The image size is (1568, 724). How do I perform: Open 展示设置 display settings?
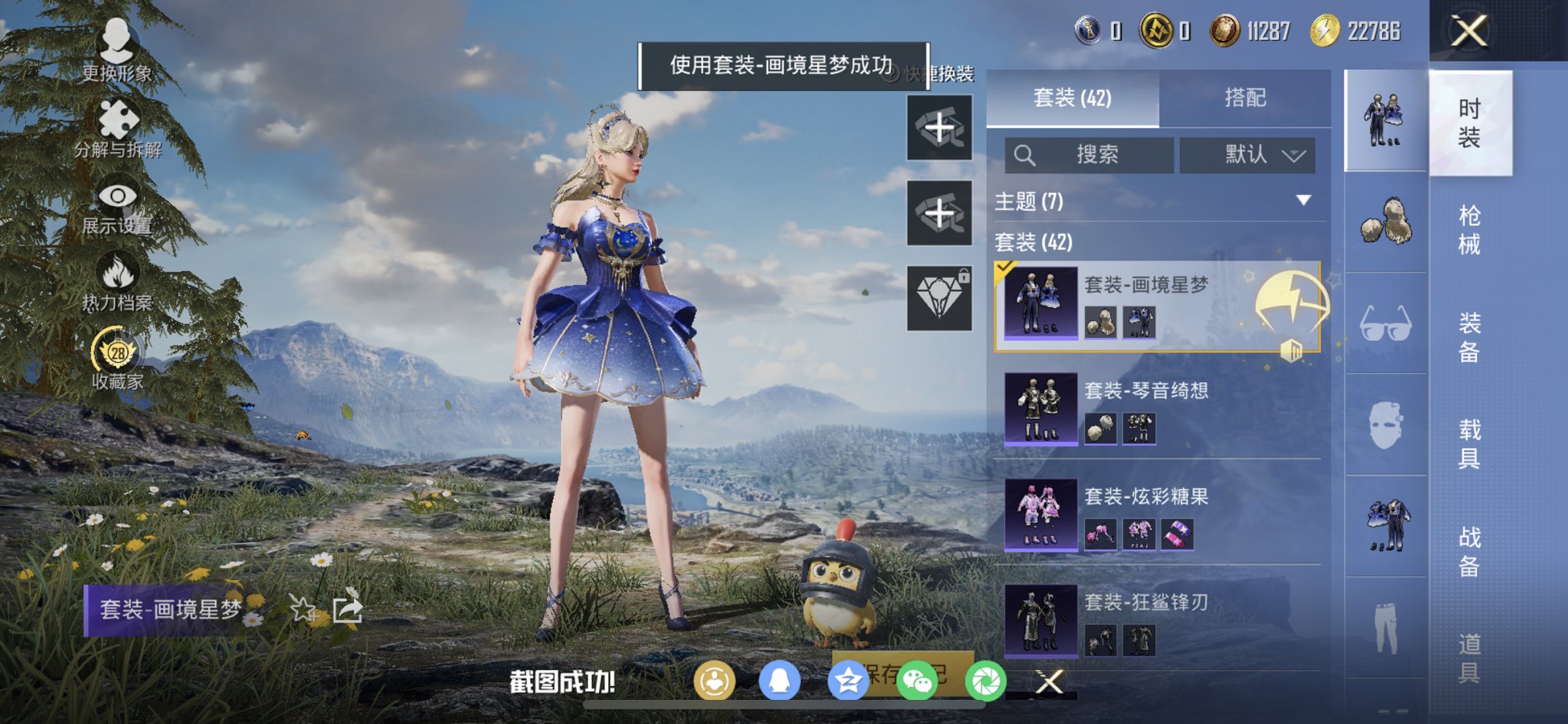pyautogui.click(x=119, y=197)
